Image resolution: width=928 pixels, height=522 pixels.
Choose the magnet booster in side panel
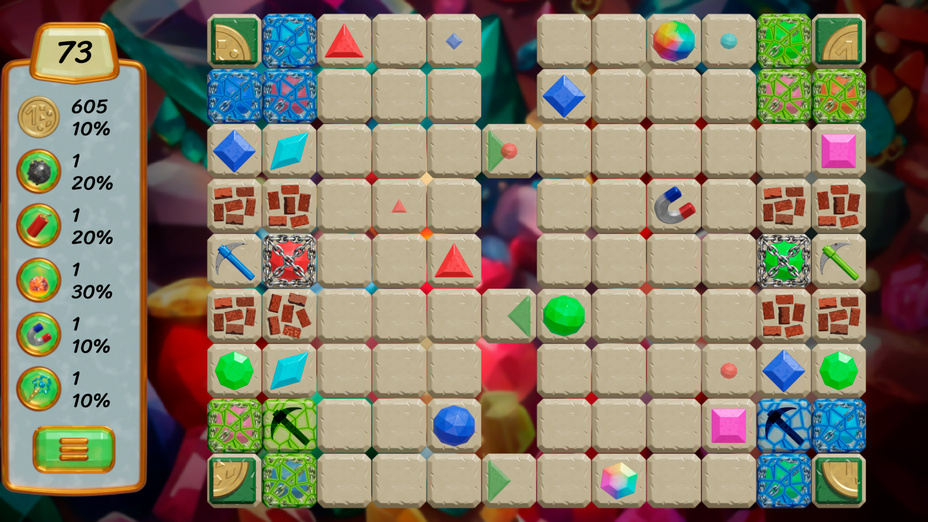pos(39,335)
